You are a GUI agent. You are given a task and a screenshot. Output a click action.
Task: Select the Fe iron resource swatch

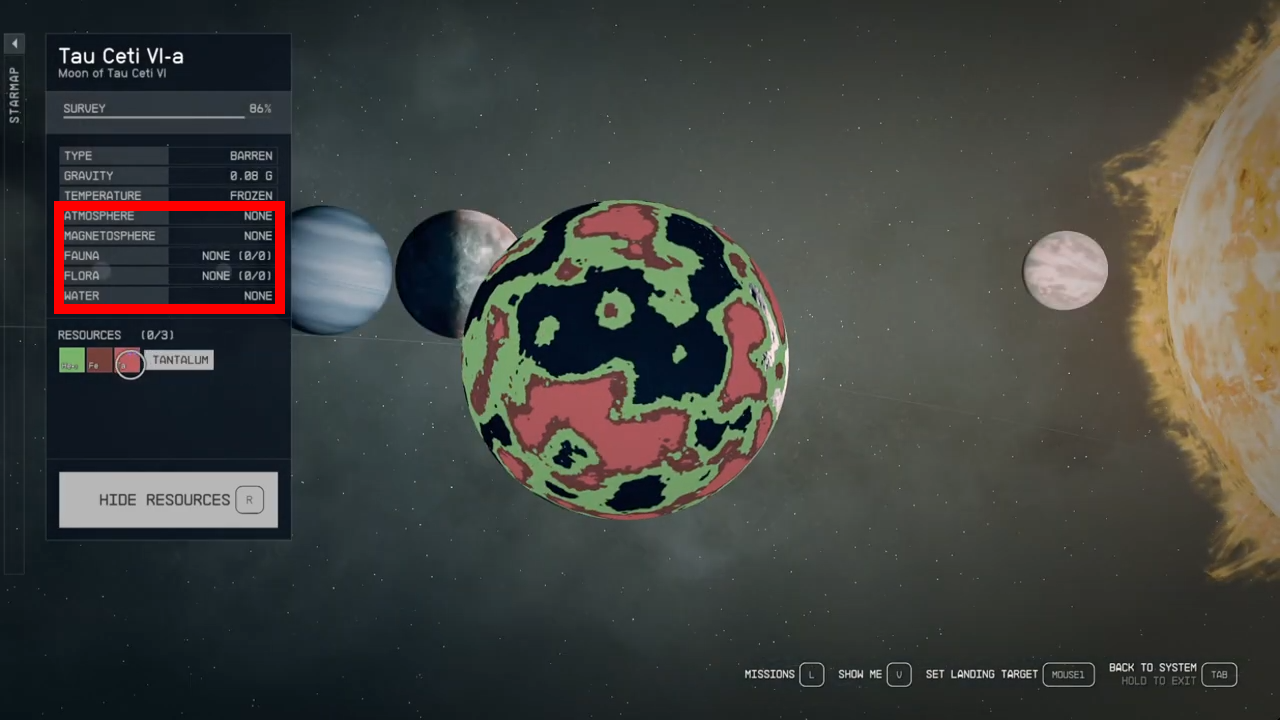pos(97,362)
